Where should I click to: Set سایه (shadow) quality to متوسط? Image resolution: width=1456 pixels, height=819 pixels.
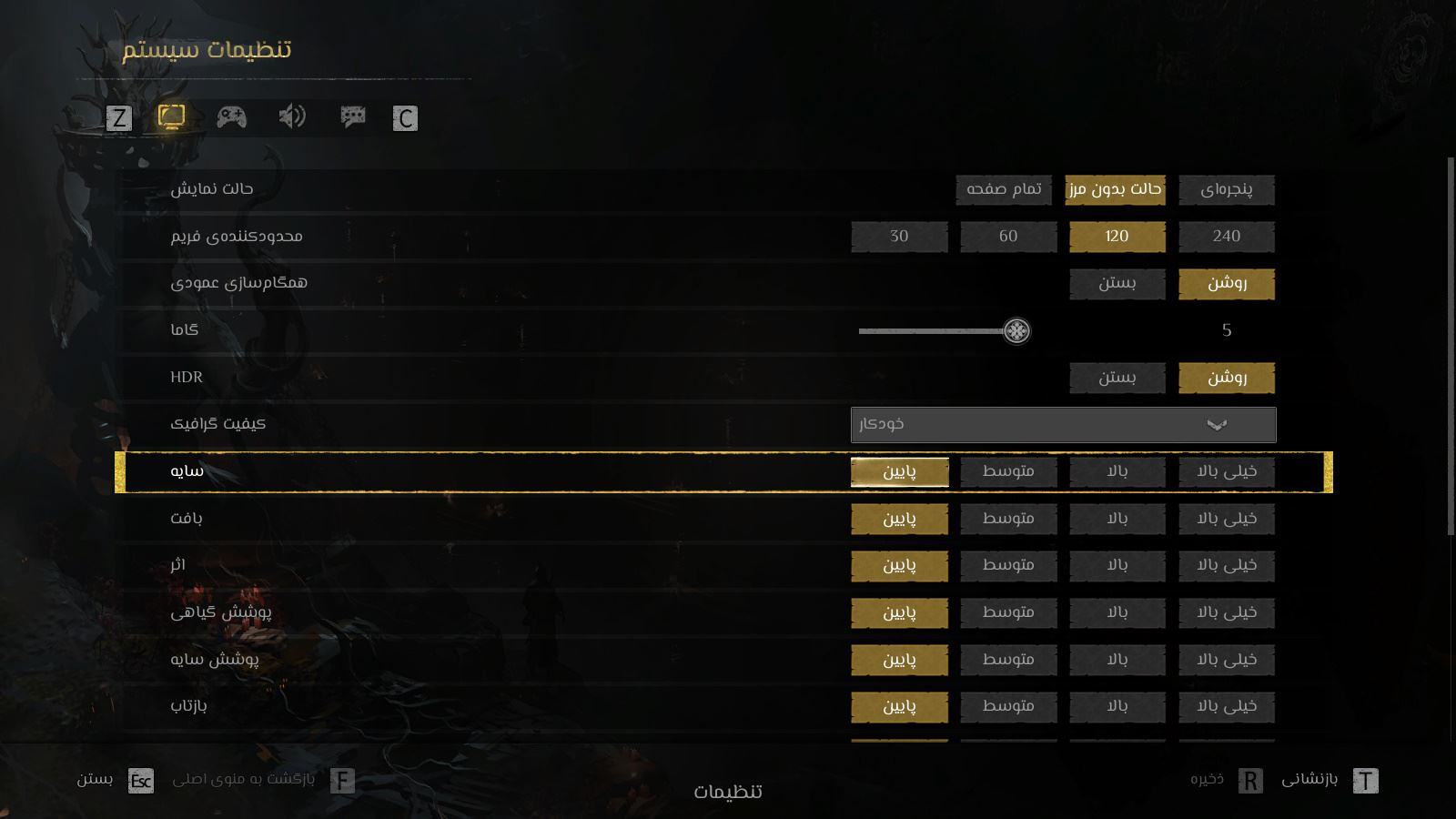click(1008, 471)
